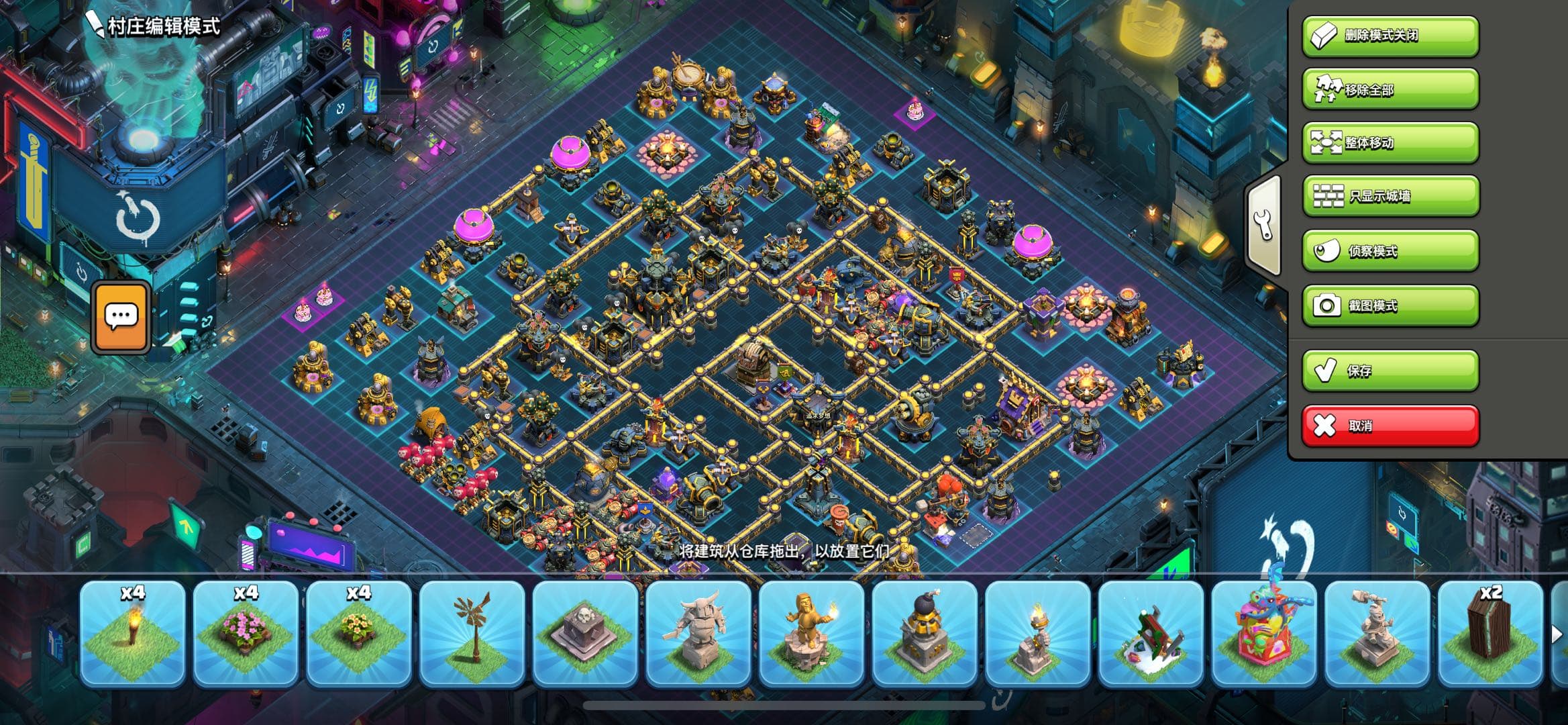Viewport: 1568px width, 725px height.
Task: Select the golden wizard statue slot
Action: [811, 634]
